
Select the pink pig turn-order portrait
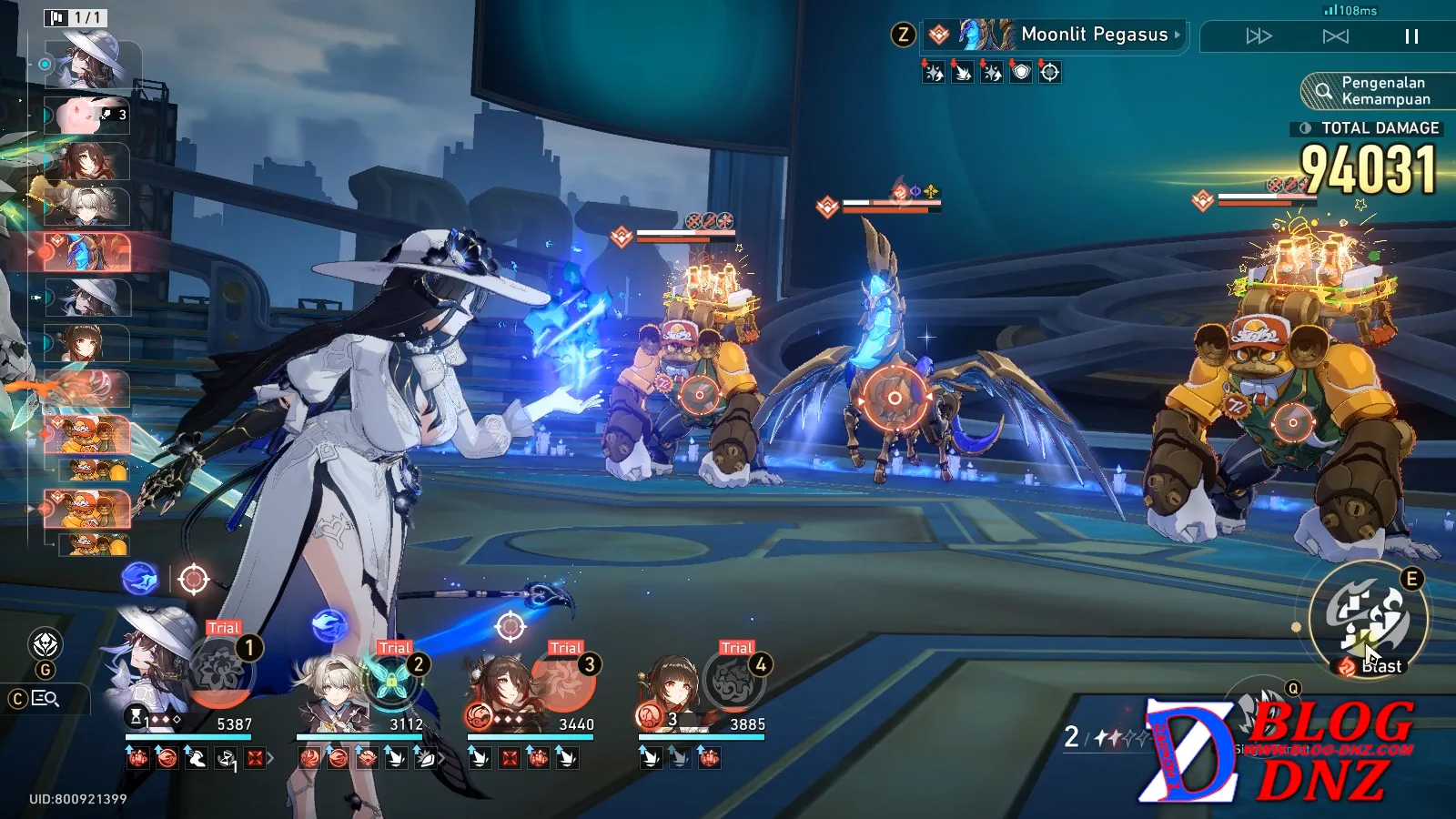click(x=86, y=116)
